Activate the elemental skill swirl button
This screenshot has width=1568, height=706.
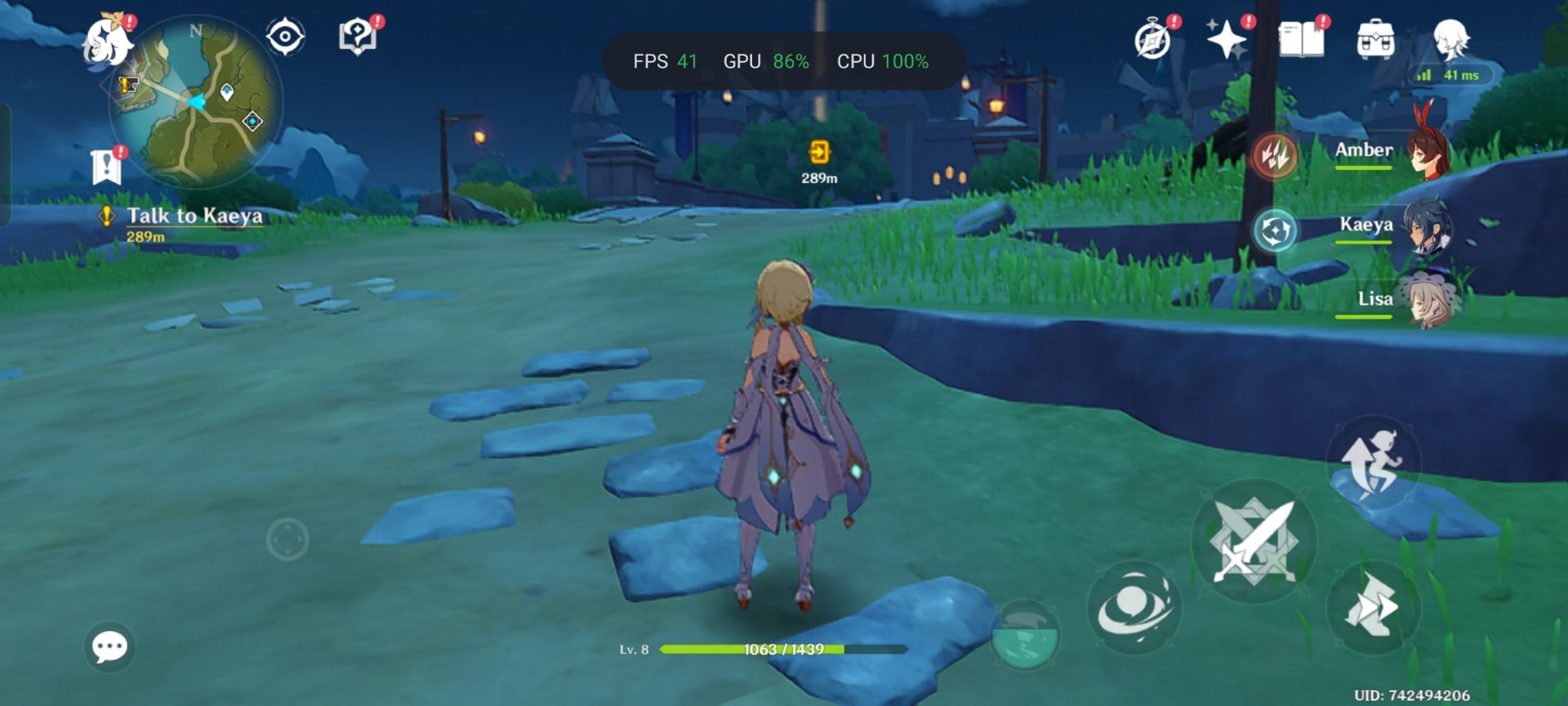click(x=1134, y=608)
